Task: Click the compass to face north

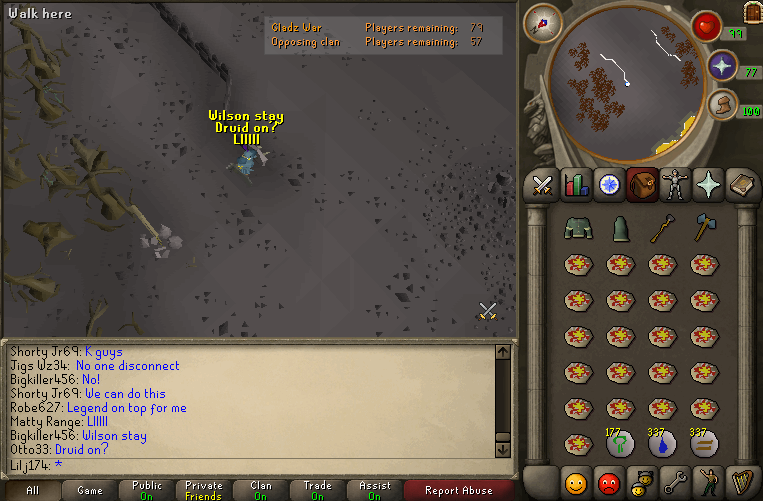Action: 543,22
